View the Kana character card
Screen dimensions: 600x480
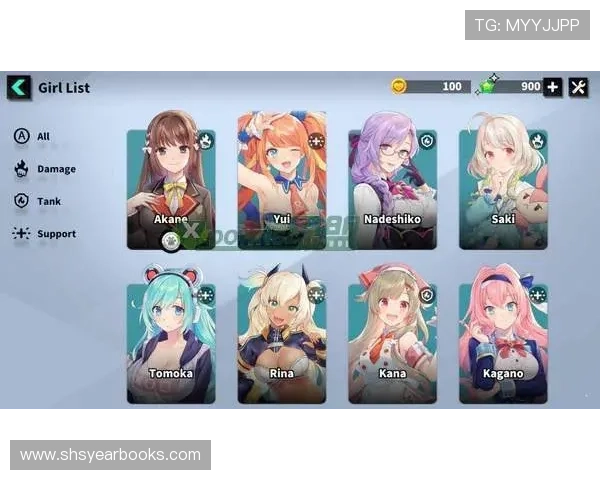[392, 338]
